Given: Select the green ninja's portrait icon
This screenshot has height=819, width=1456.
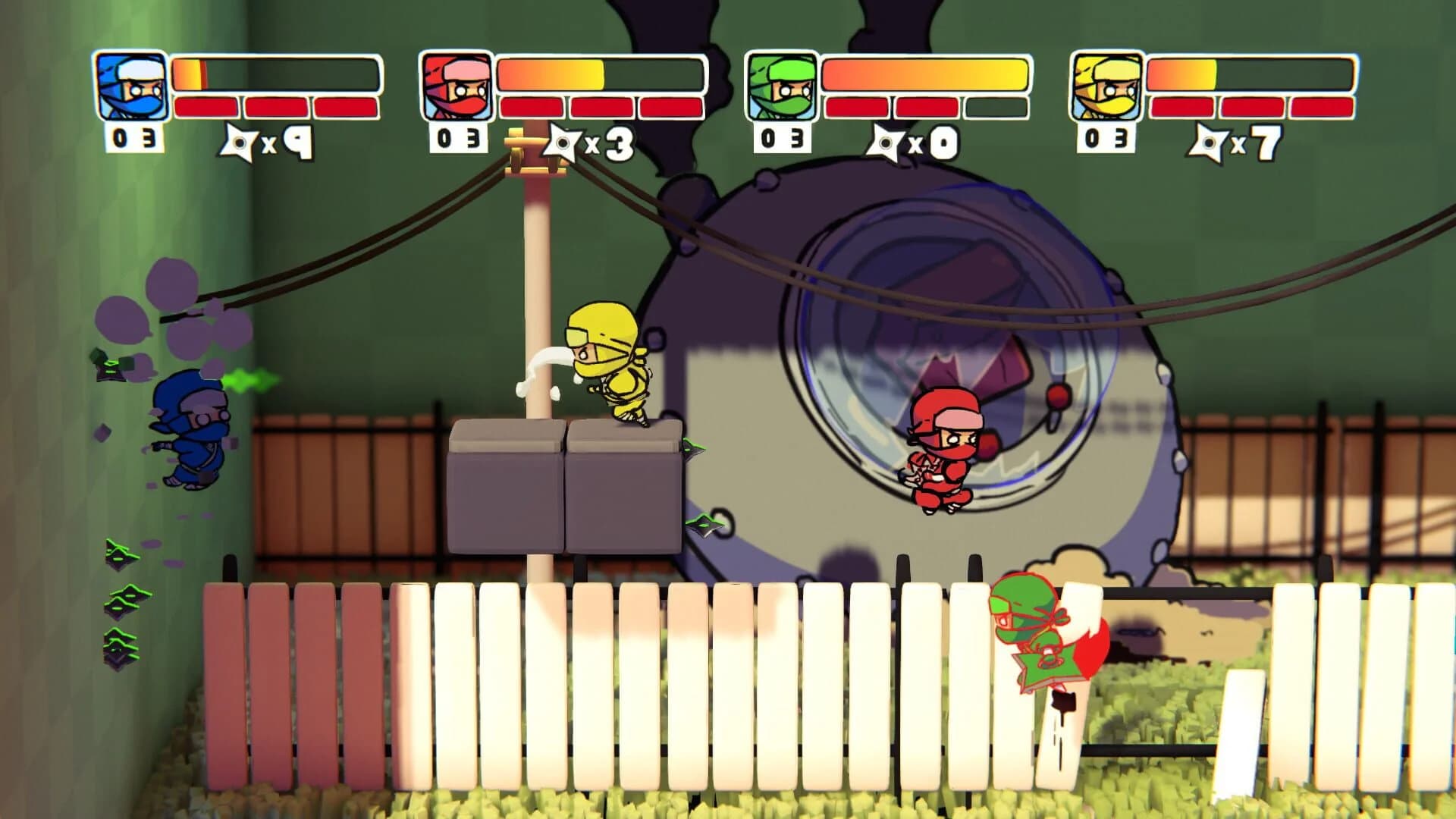Looking at the screenshot, I should (781, 85).
